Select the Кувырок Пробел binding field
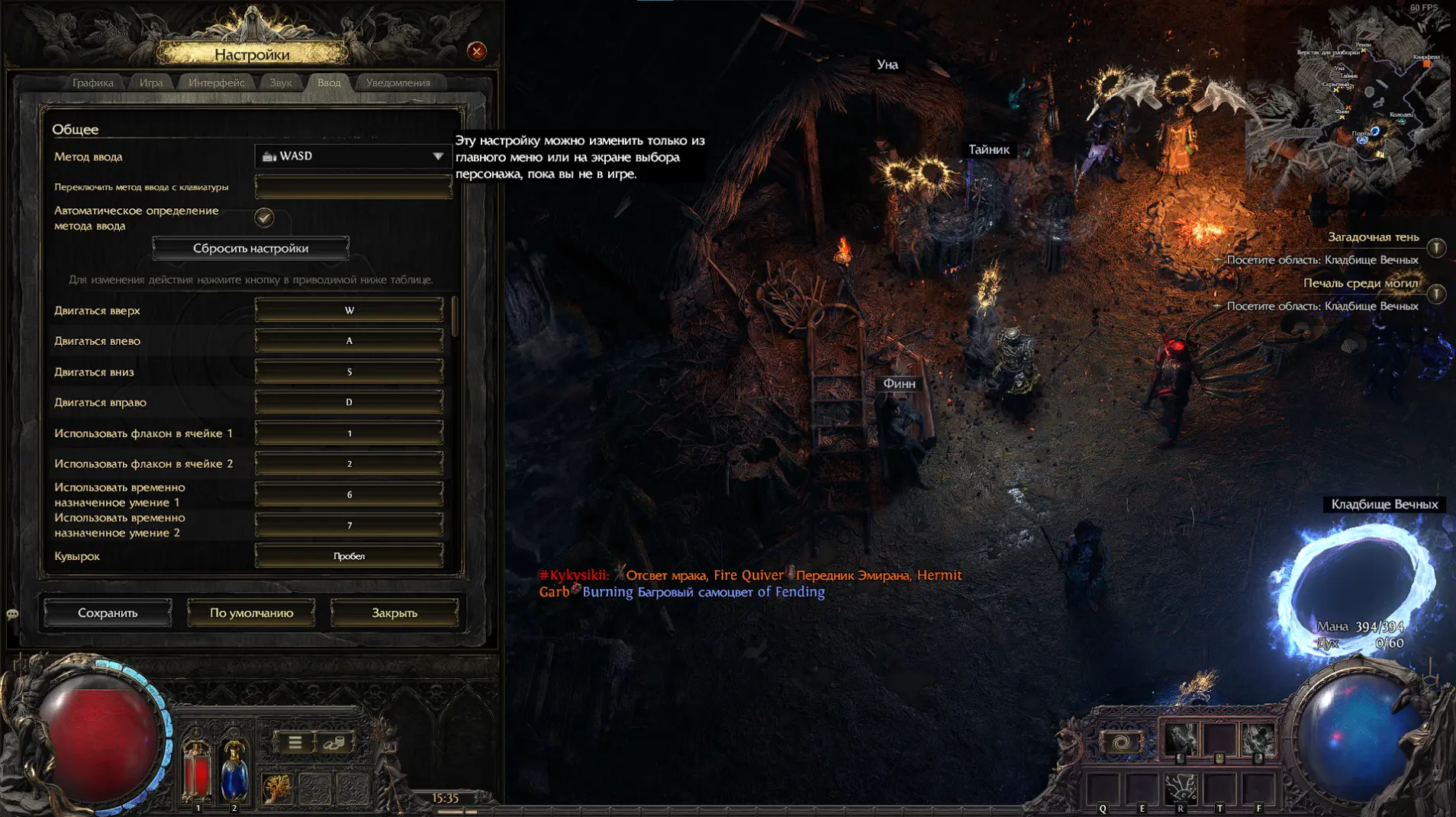Screen dimensions: 1456x817 click(x=349, y=556)
